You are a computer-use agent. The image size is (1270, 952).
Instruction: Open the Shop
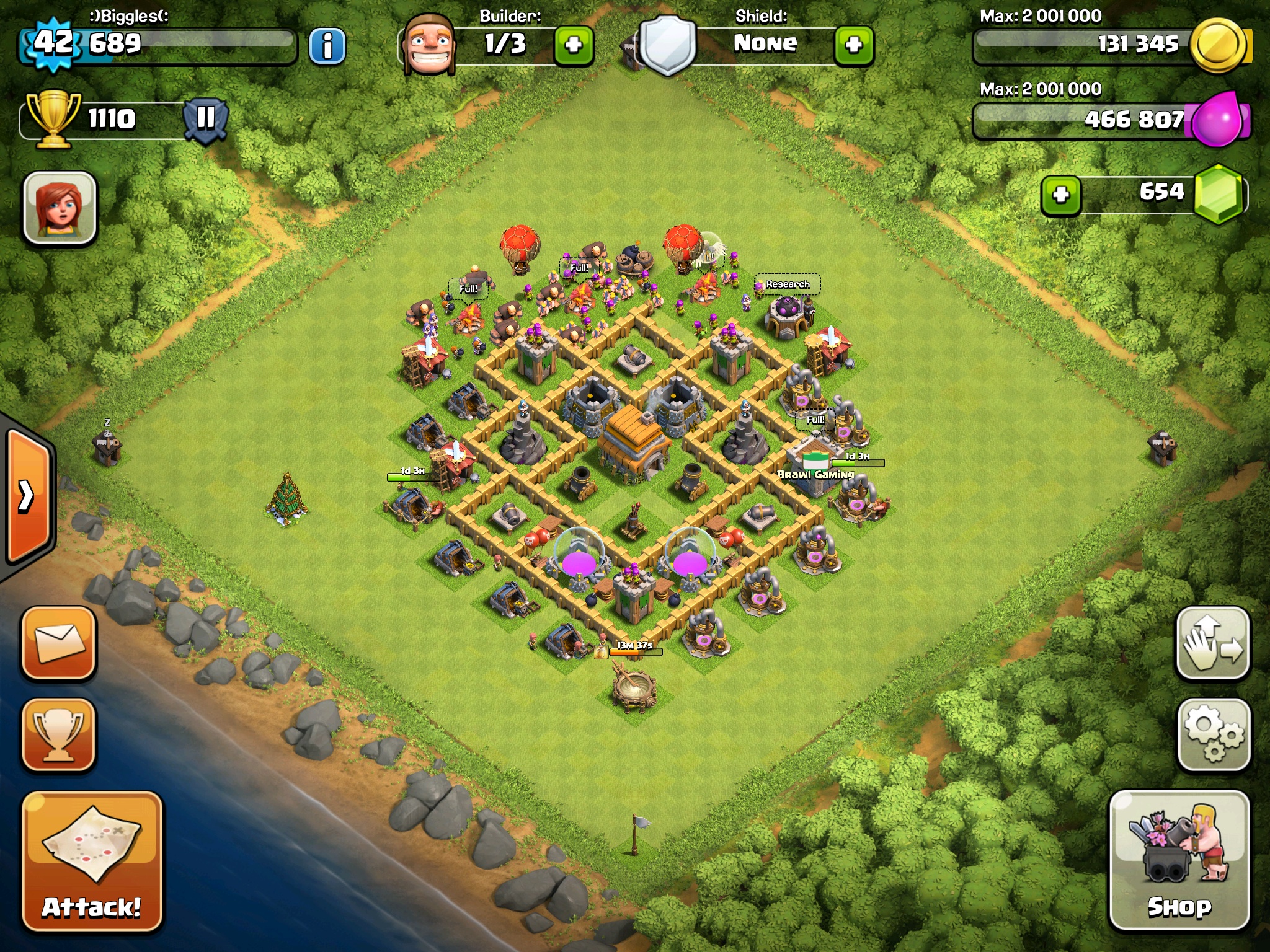click(x=1179, y=860)
